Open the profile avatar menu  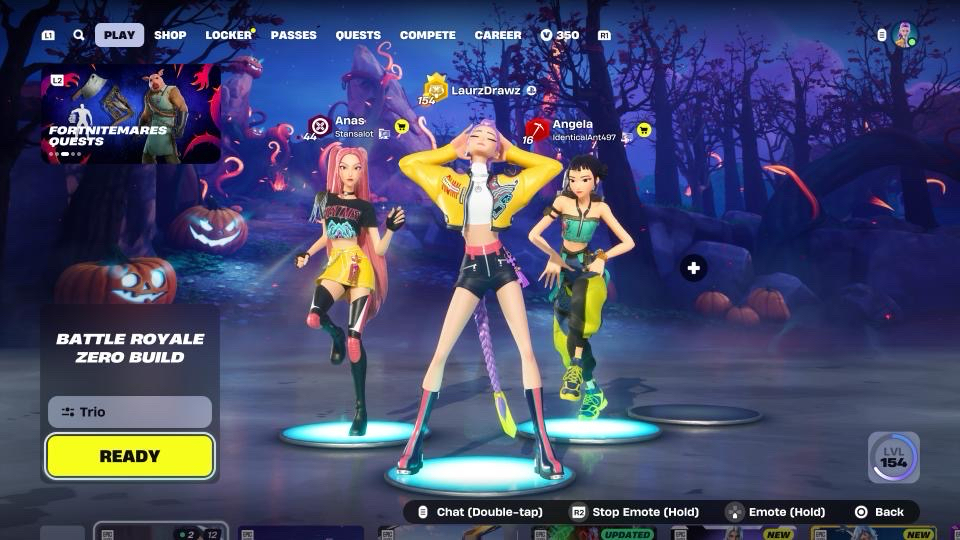(904, 35)
